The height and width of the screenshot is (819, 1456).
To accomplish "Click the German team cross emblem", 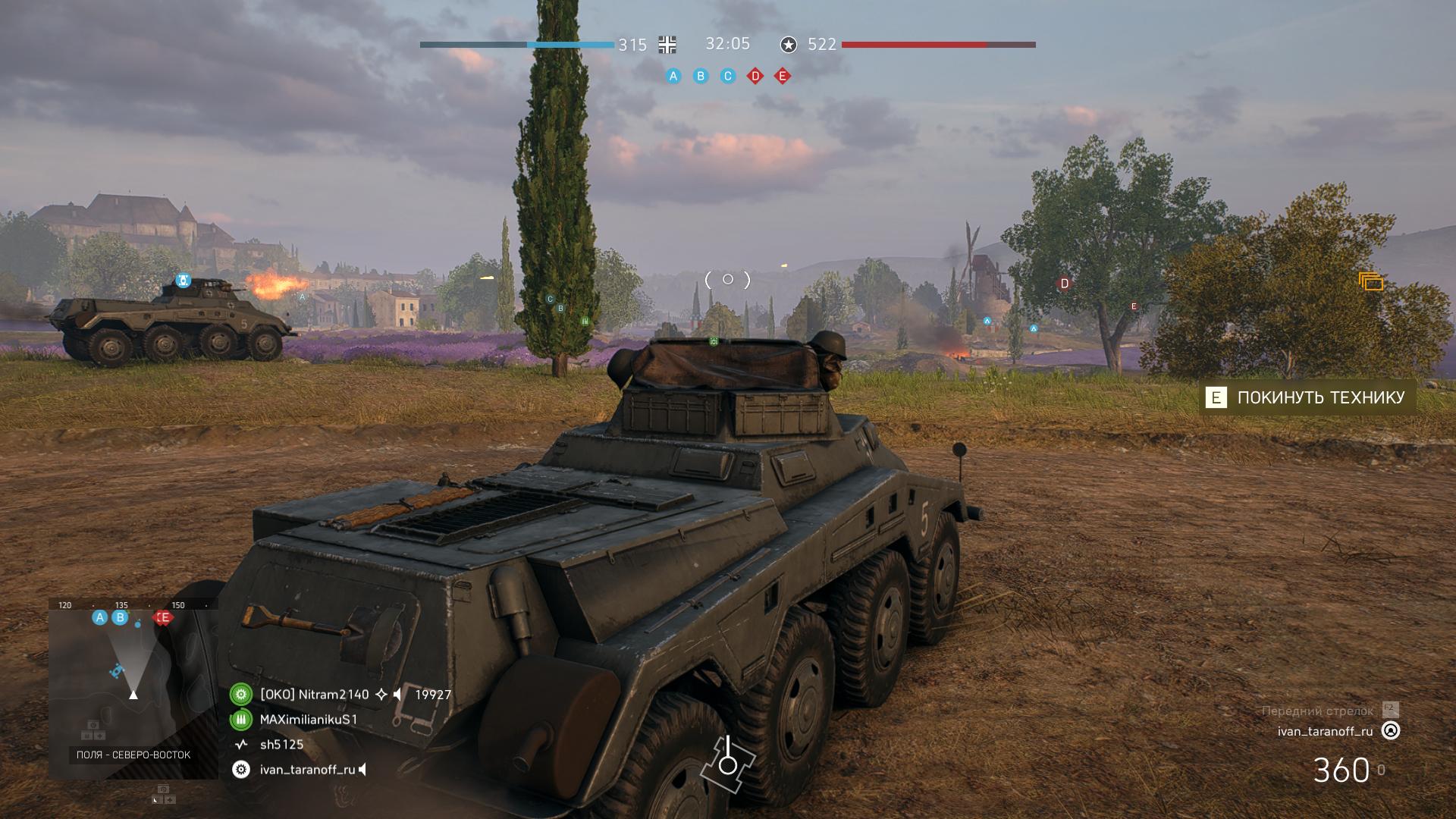I will [x=667, y=45].
